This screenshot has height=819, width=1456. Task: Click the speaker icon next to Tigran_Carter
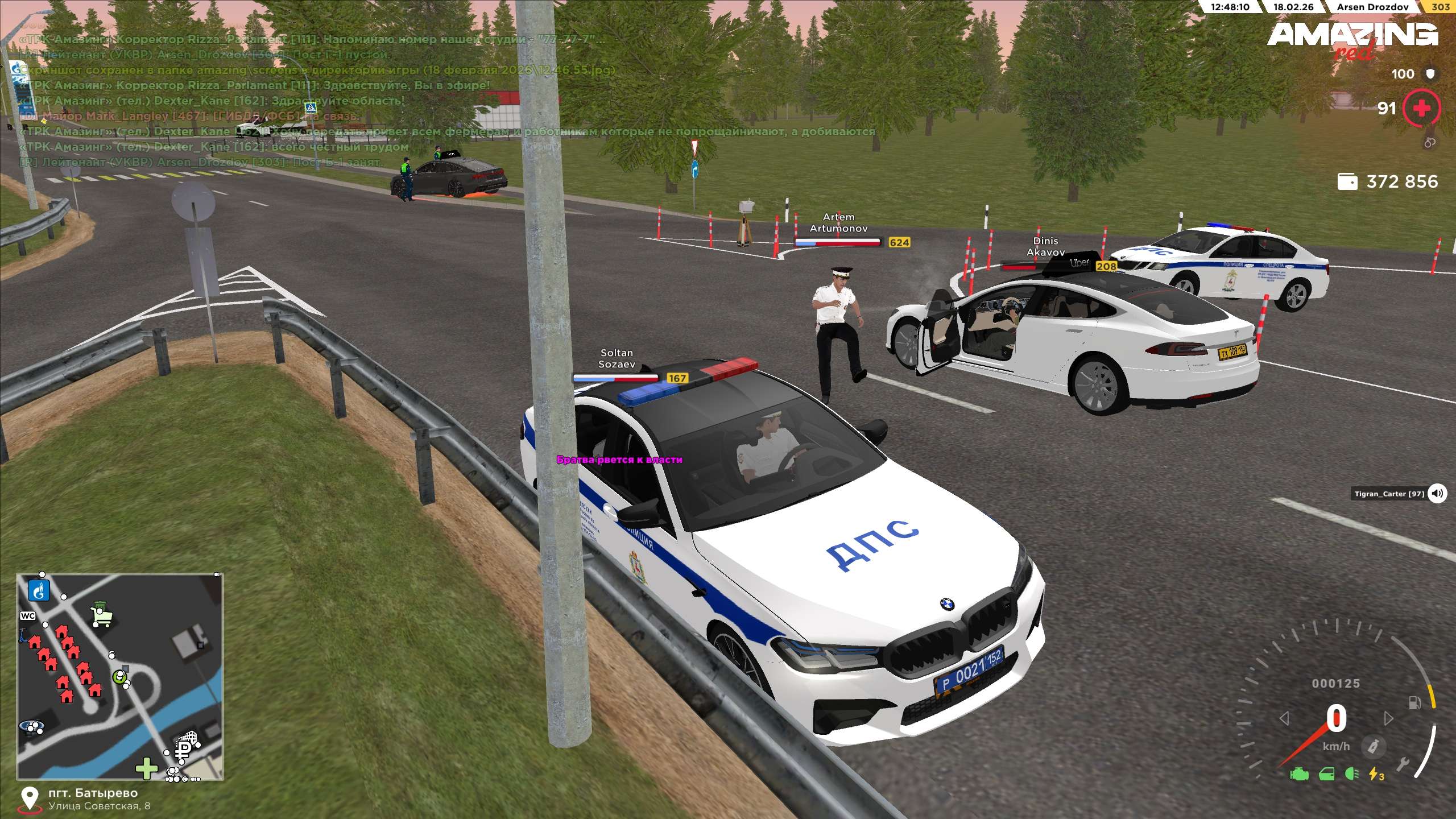click(x=1437, y=493)
